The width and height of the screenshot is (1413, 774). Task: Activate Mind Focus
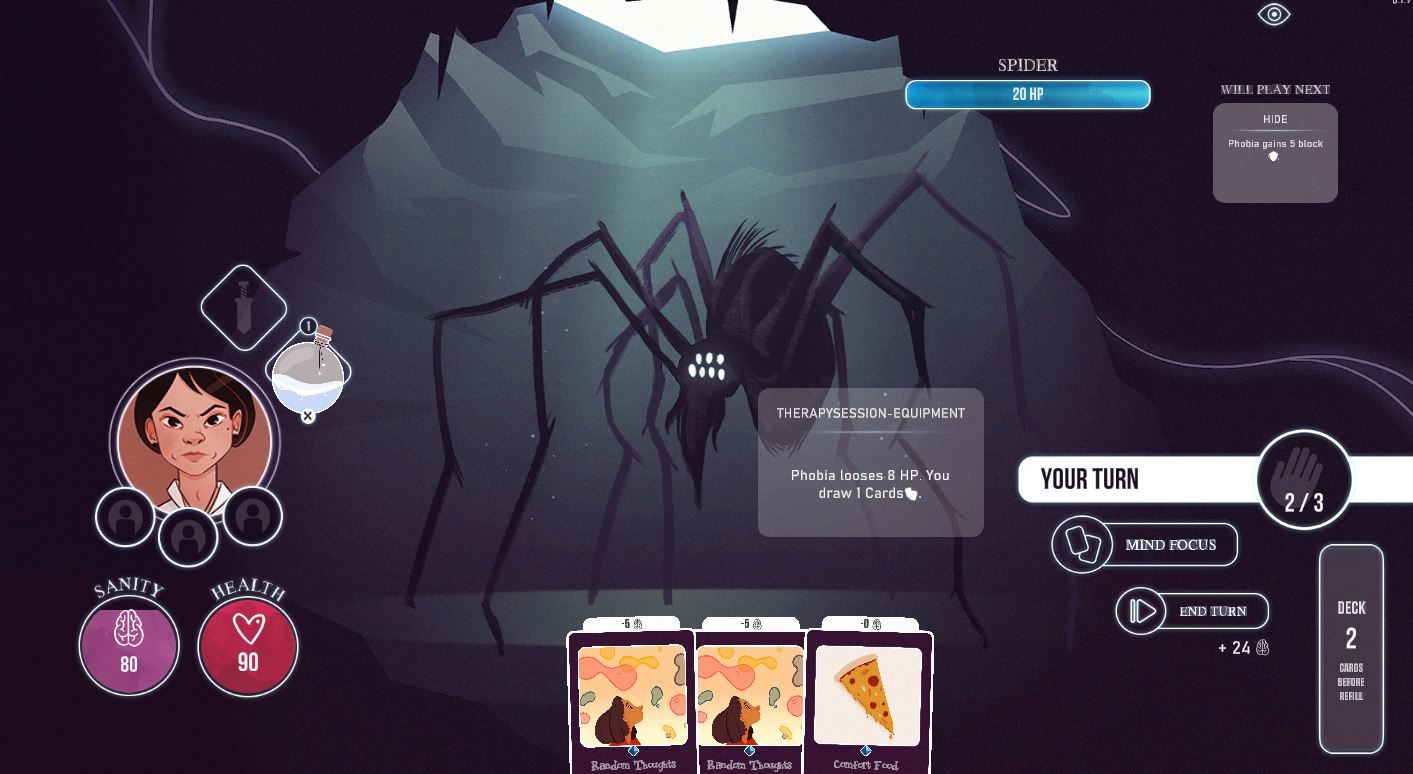(x=1145, y=545)
